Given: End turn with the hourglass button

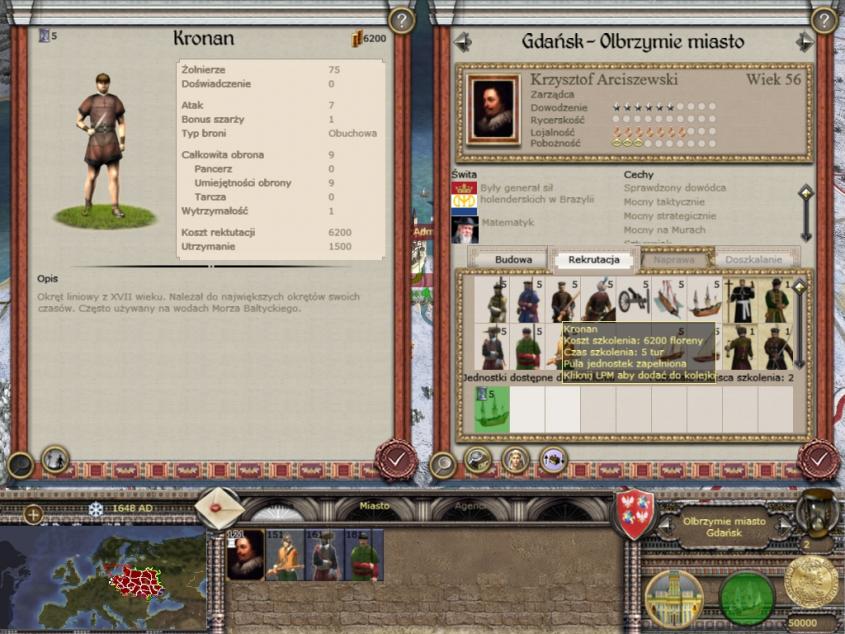Looking at the screenshot, I should (x=817, y=512).
